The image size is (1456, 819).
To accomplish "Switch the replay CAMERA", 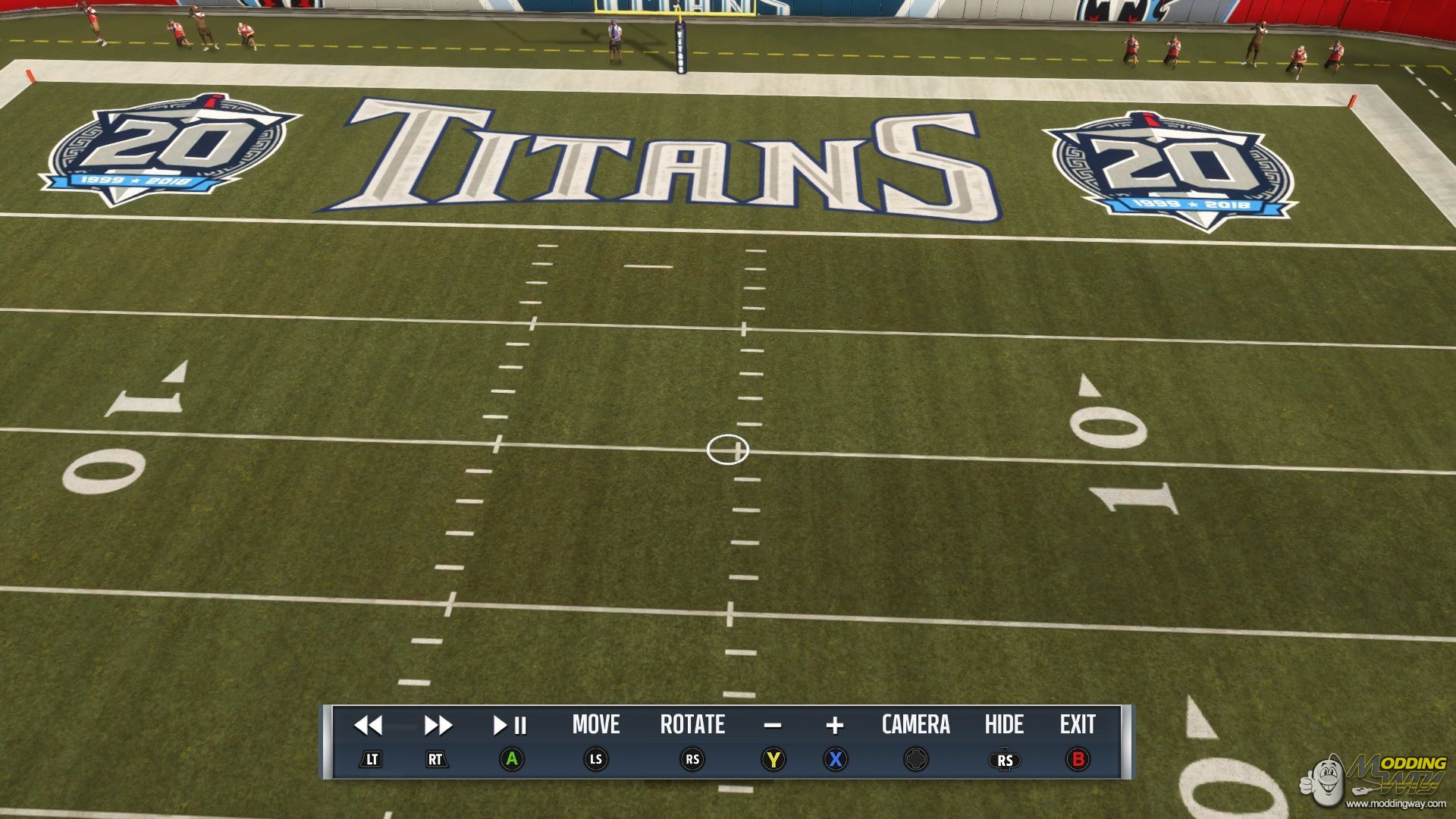I will 915,725.
